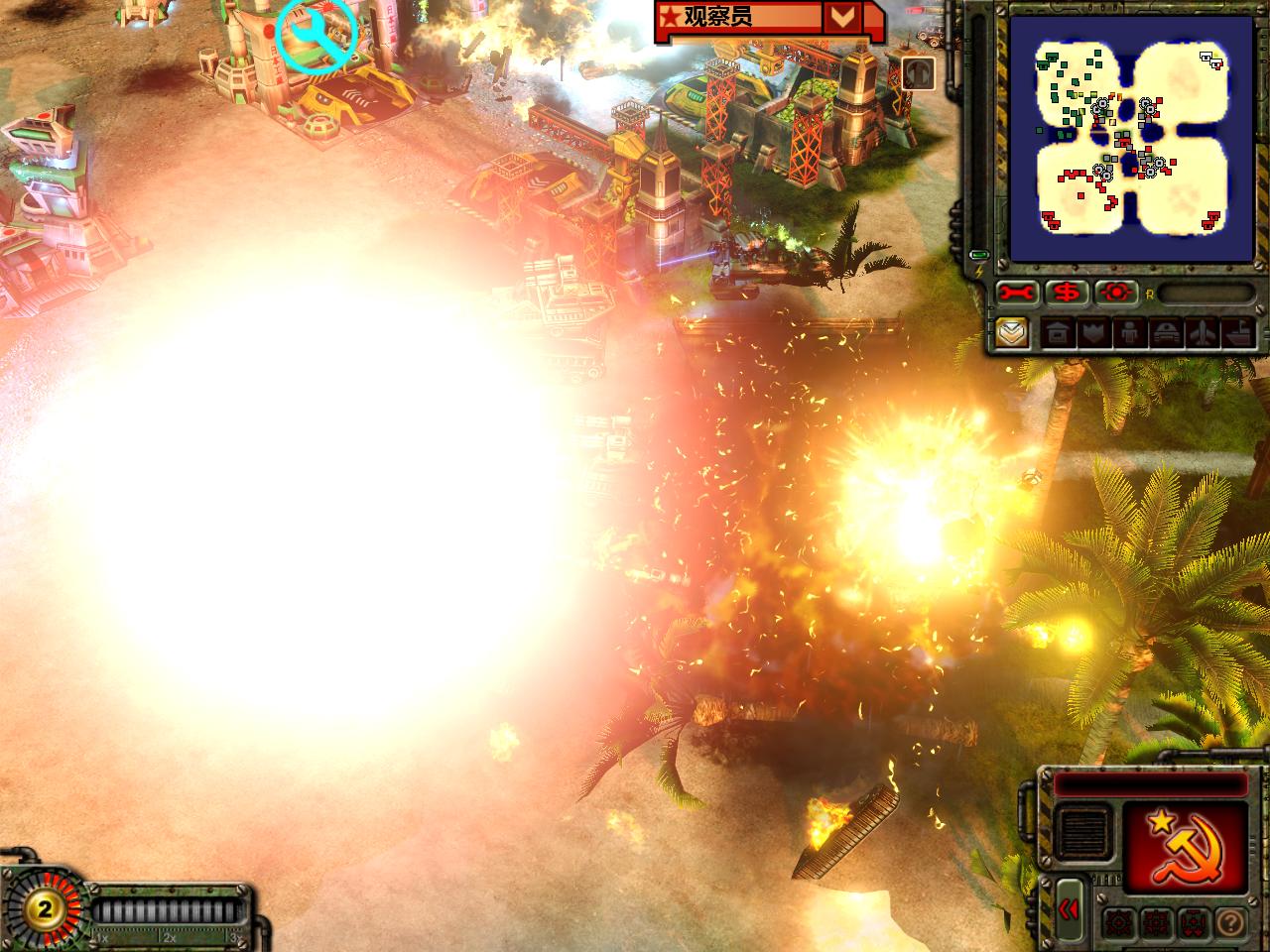Collapse panel with red double-arrow button
The height and width of the screenshot is (952, 1270).
(1069, 909)
